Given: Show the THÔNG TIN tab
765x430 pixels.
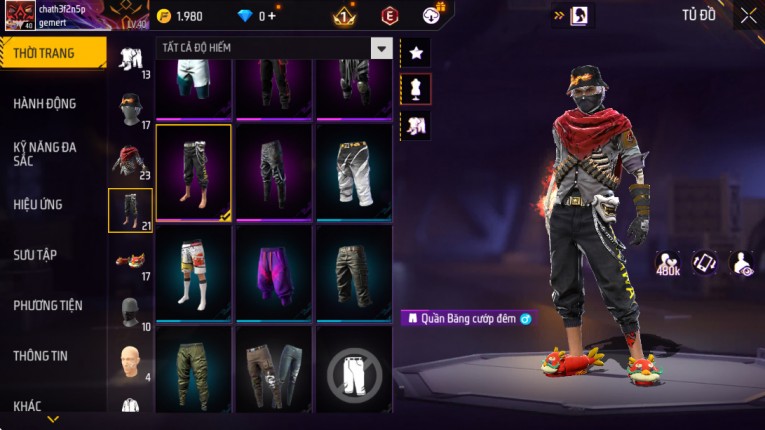Looking at the screenshot, I should (x=41, y=355).
